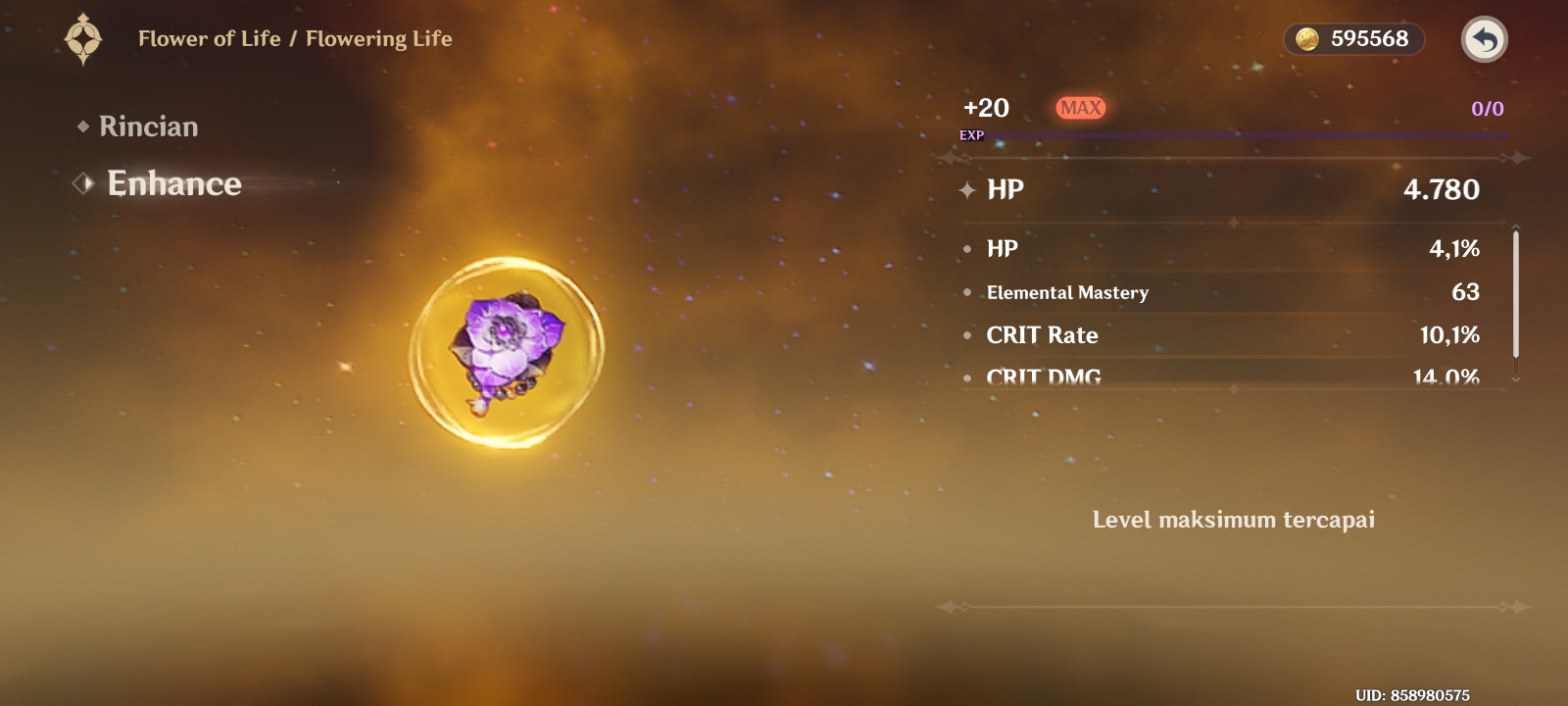Click the MAX badge next to +20
This screenshot has height=706, width=1568.
(x=1079, y=108)
